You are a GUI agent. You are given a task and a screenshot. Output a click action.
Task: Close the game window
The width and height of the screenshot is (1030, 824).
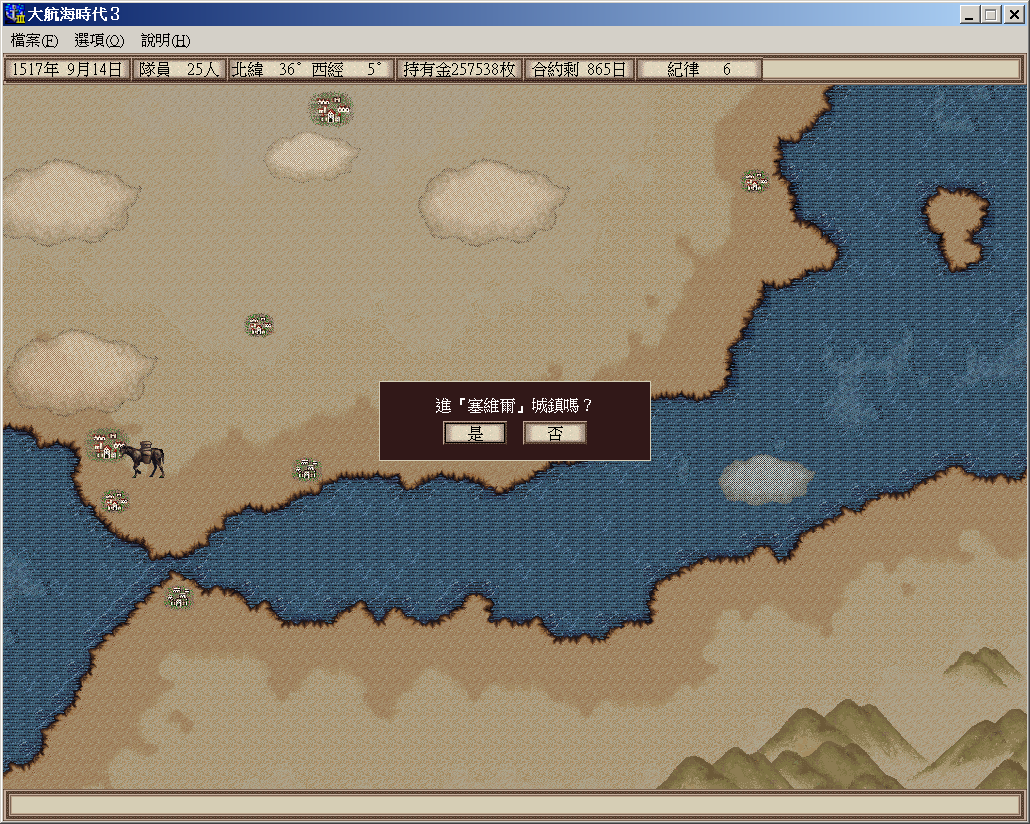coord(1013,15)
